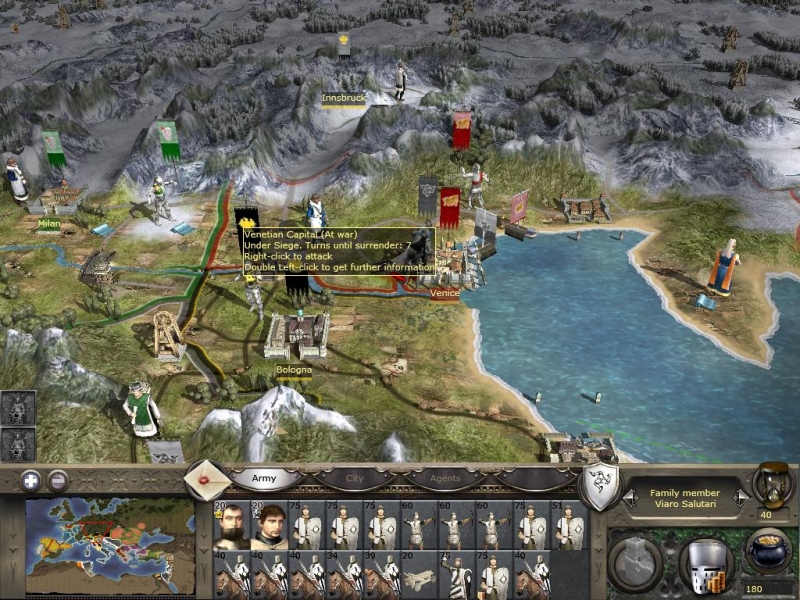Open the sealed letter message icon
The width and height of the screenshot is (800, 600).
point(207,480)
